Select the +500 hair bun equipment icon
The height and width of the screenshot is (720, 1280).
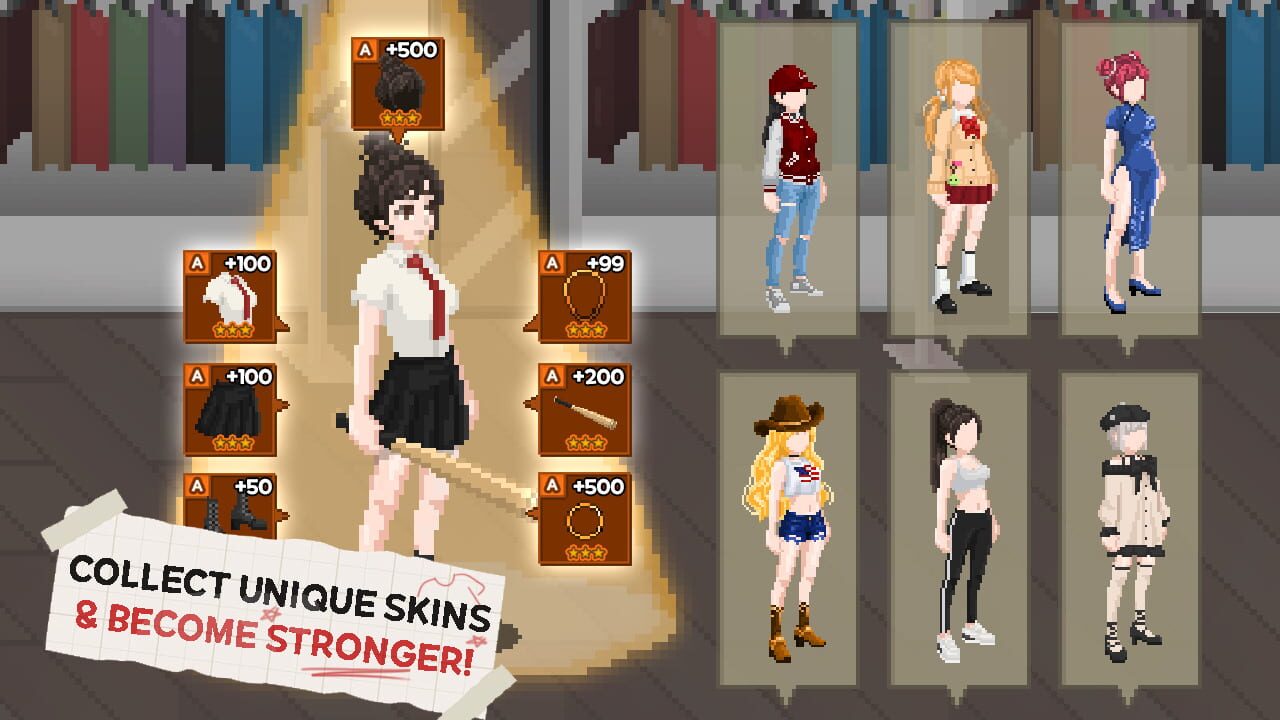[x=400, y=82]
